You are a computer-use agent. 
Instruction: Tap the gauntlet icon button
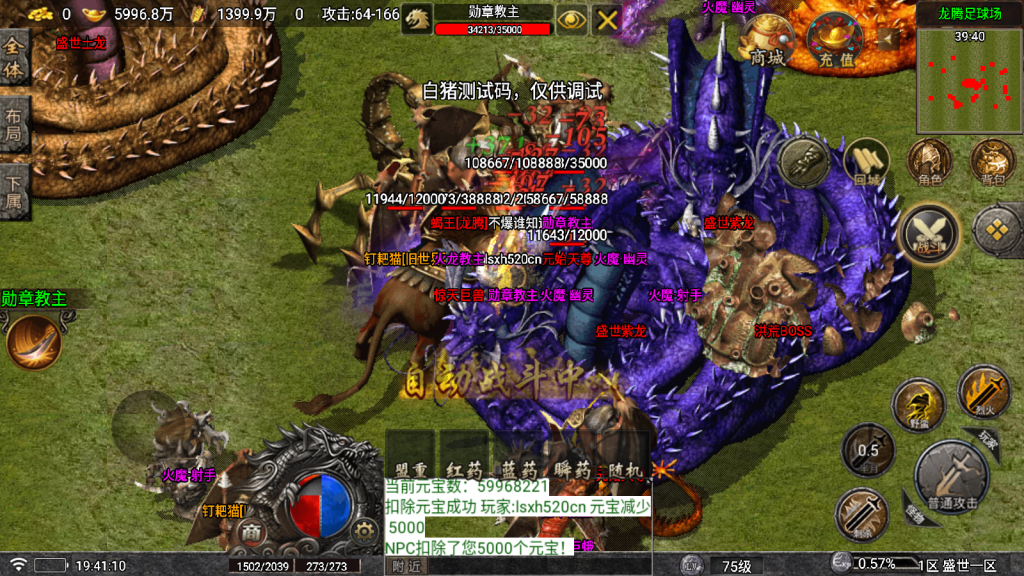(x=804, y=163)
